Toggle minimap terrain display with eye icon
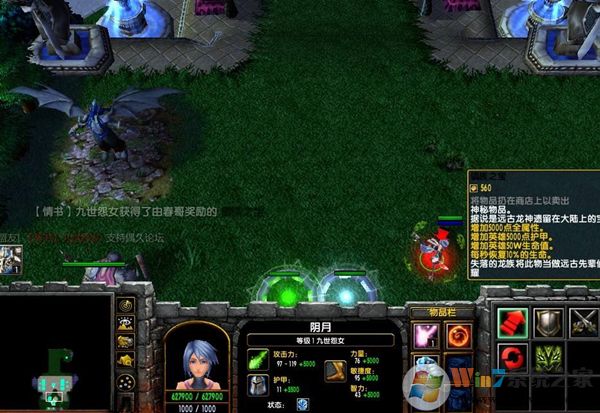This screenshot has height=413, width=600. coord(126,323)
